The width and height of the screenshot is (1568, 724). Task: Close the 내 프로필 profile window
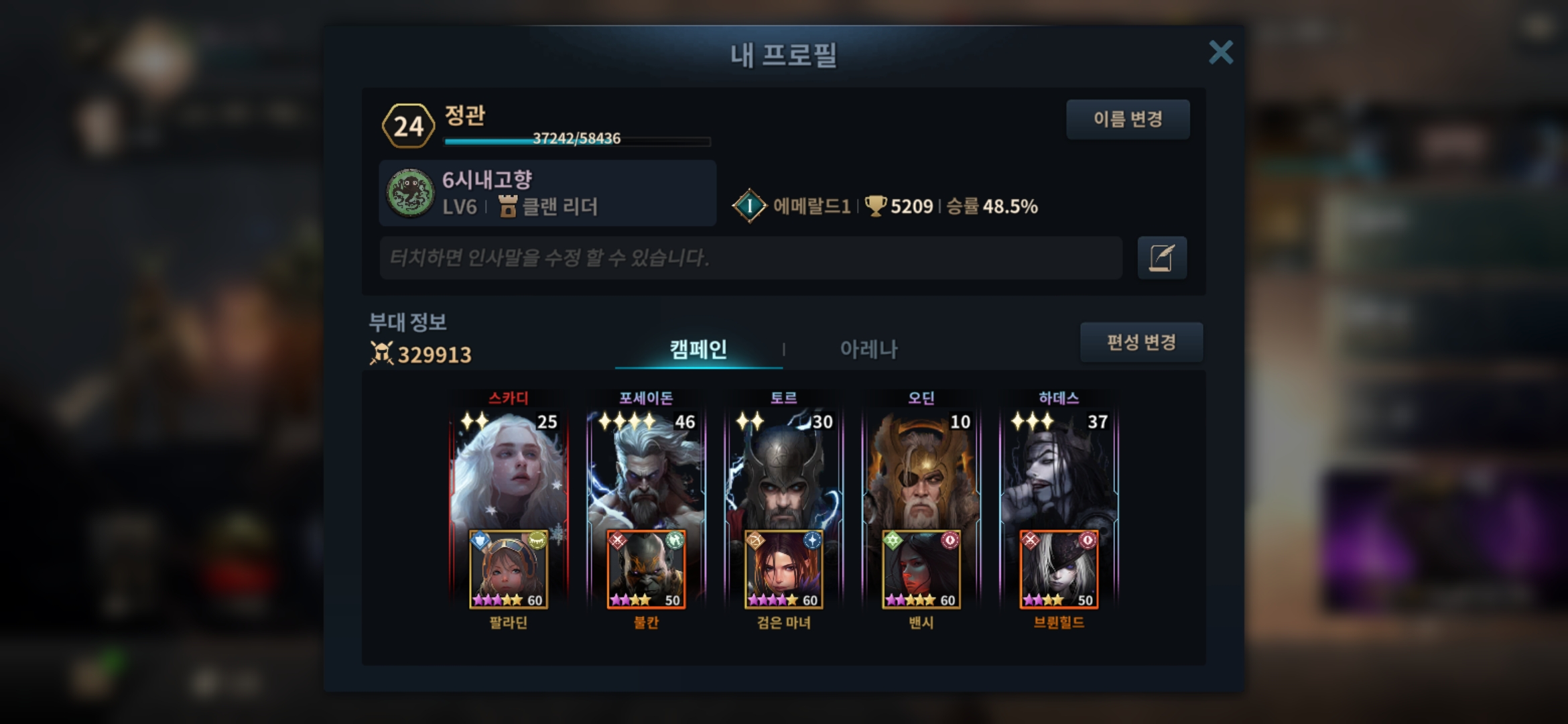point(1220,52)
